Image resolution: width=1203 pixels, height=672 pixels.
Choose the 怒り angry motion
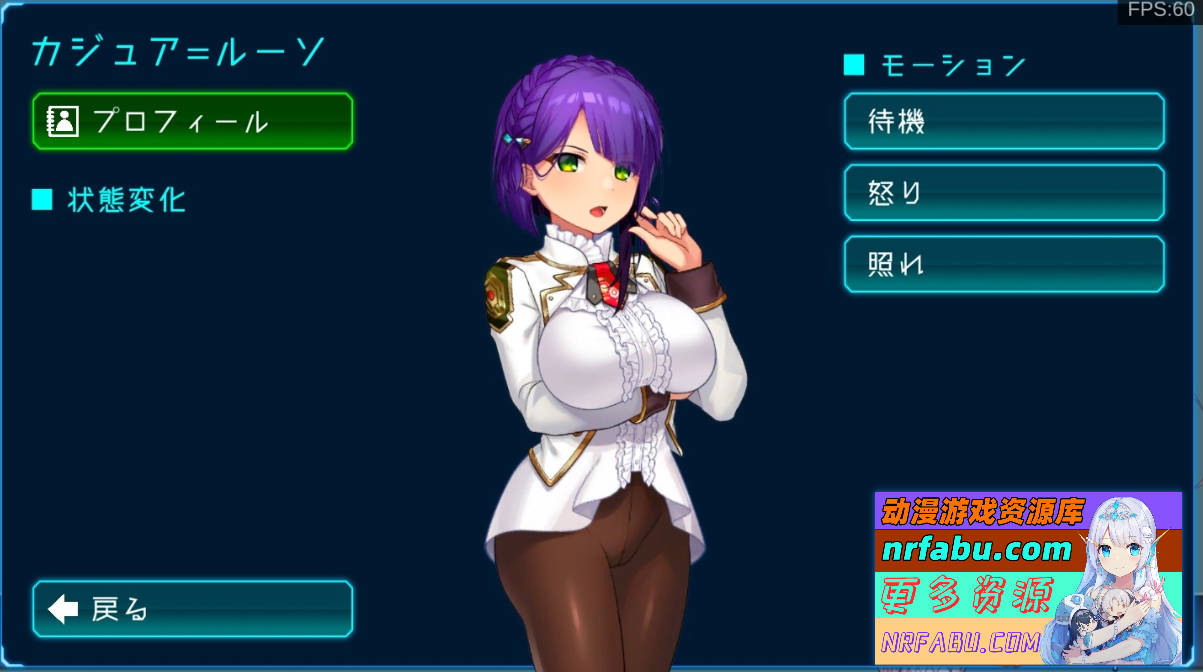tap(1004, 193)
